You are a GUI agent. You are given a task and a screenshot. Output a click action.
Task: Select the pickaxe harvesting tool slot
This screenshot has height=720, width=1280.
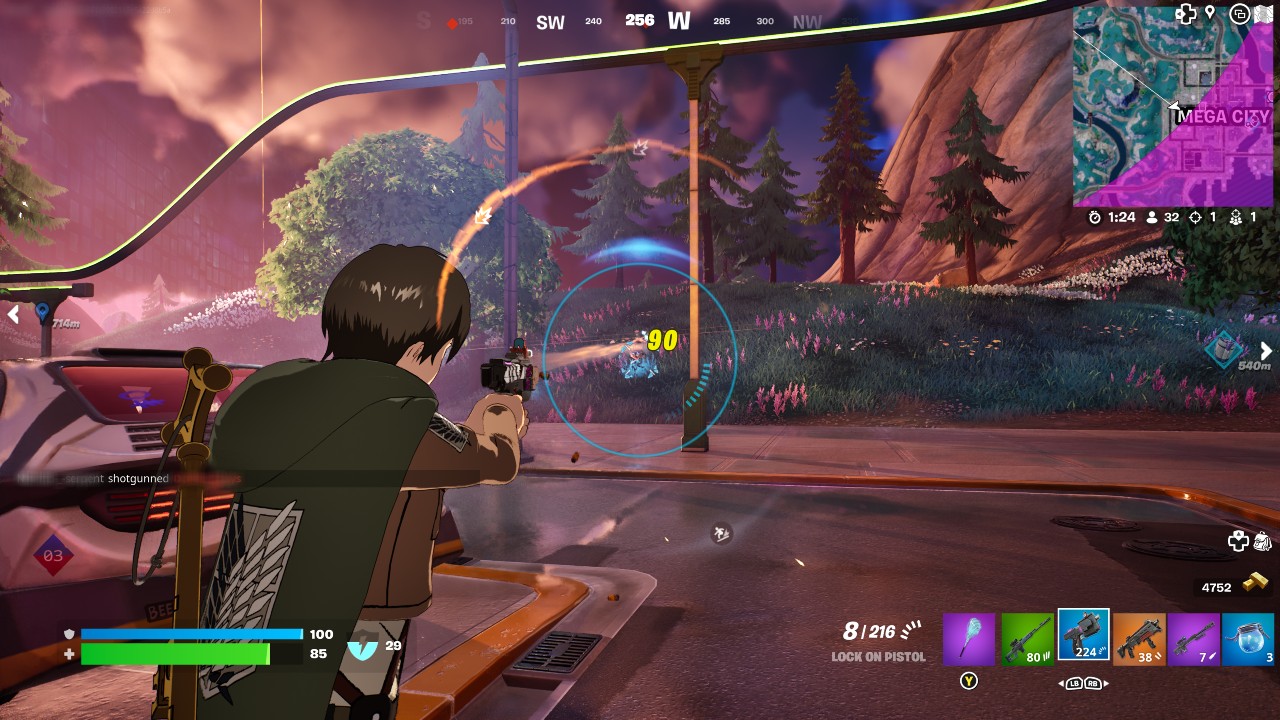pyautogui.click(x=969, y=639)
